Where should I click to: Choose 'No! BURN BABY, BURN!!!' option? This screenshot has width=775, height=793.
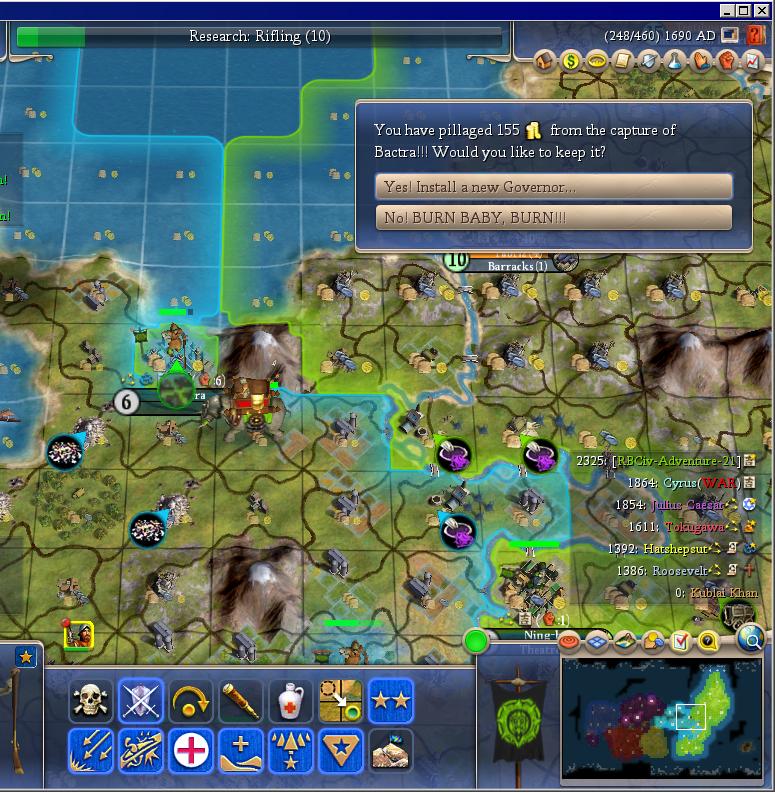click(x=553, y=217)
